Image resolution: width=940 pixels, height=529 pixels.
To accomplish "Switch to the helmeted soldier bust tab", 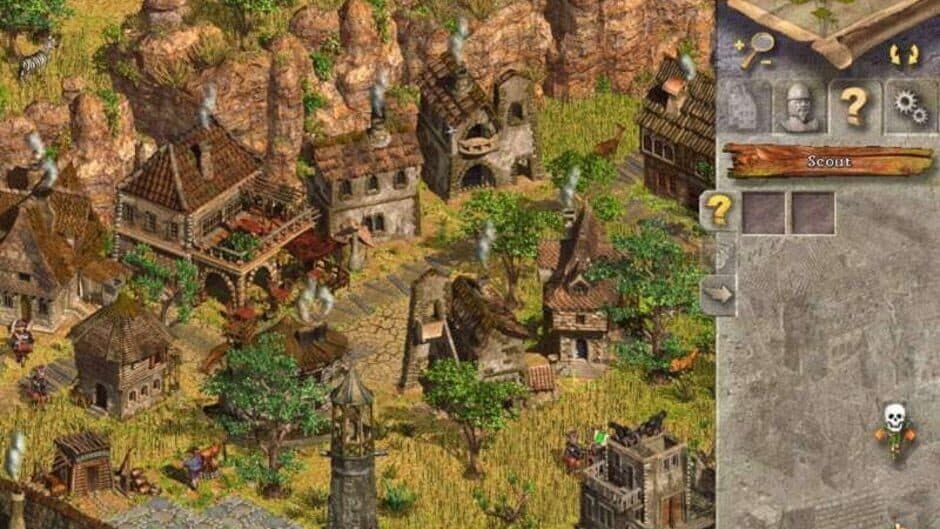I will 798,107.
